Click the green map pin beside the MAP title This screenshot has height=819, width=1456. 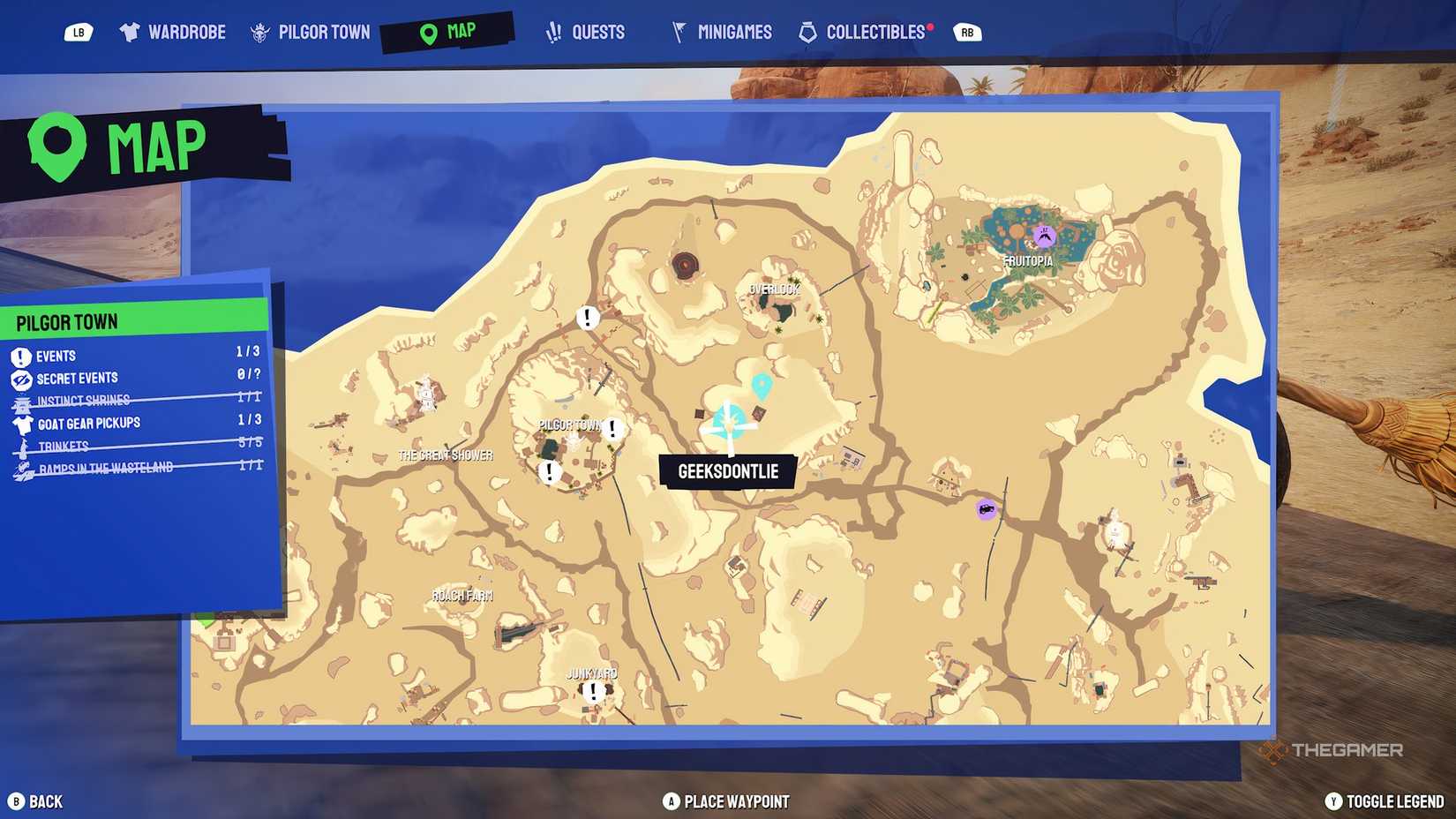58,146
